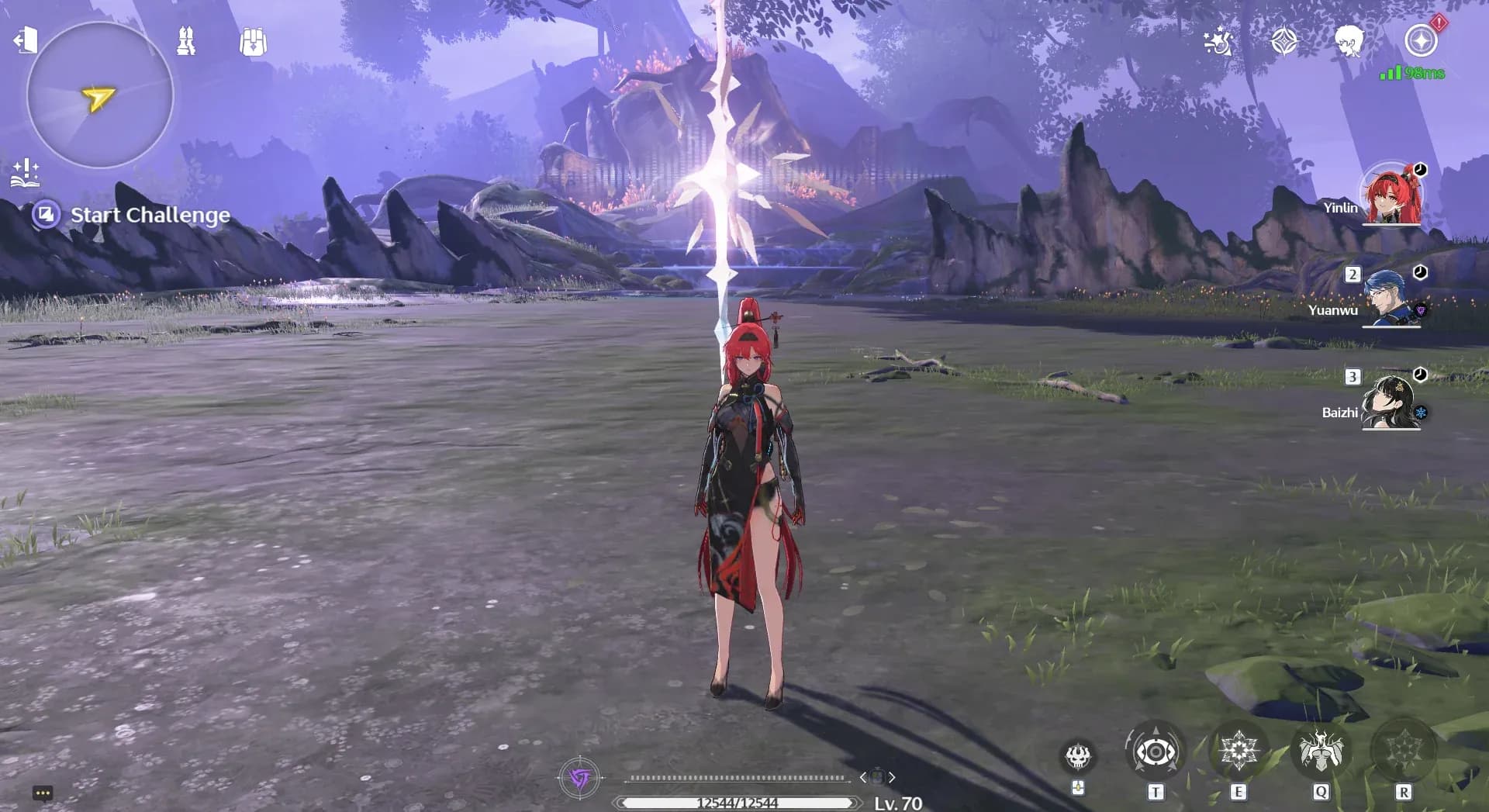Open the main menu compass icon with alert
Viewport: 1489px width, 812px height.
[1421, 40]
